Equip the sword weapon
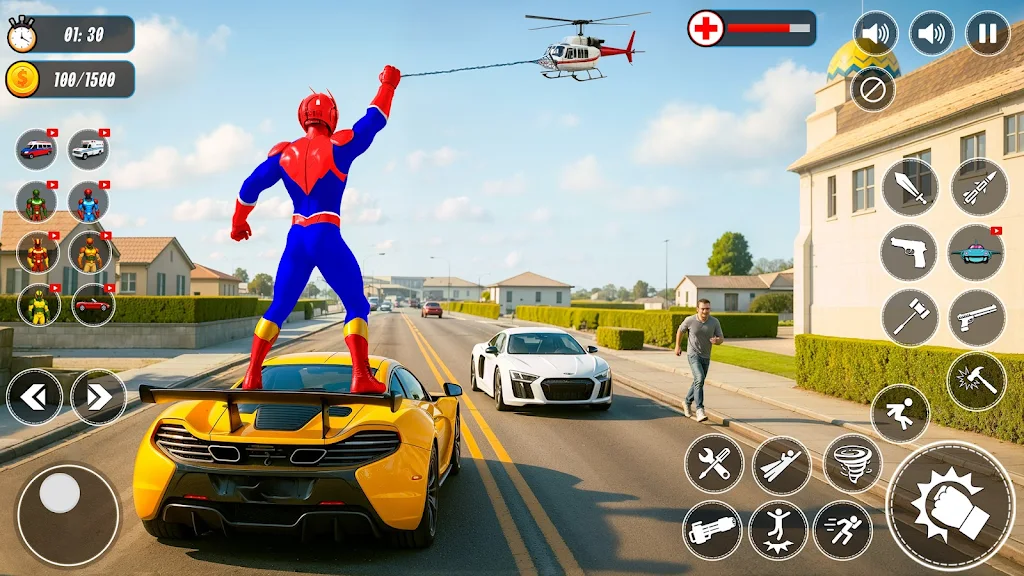 pyautogui.click(x=909, y=187)
